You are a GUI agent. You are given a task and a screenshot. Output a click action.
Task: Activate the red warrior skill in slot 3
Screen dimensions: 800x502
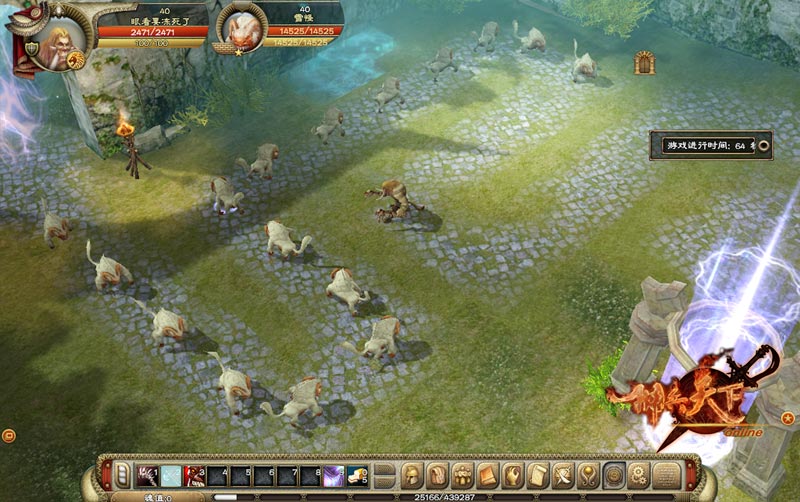(196, 473)
